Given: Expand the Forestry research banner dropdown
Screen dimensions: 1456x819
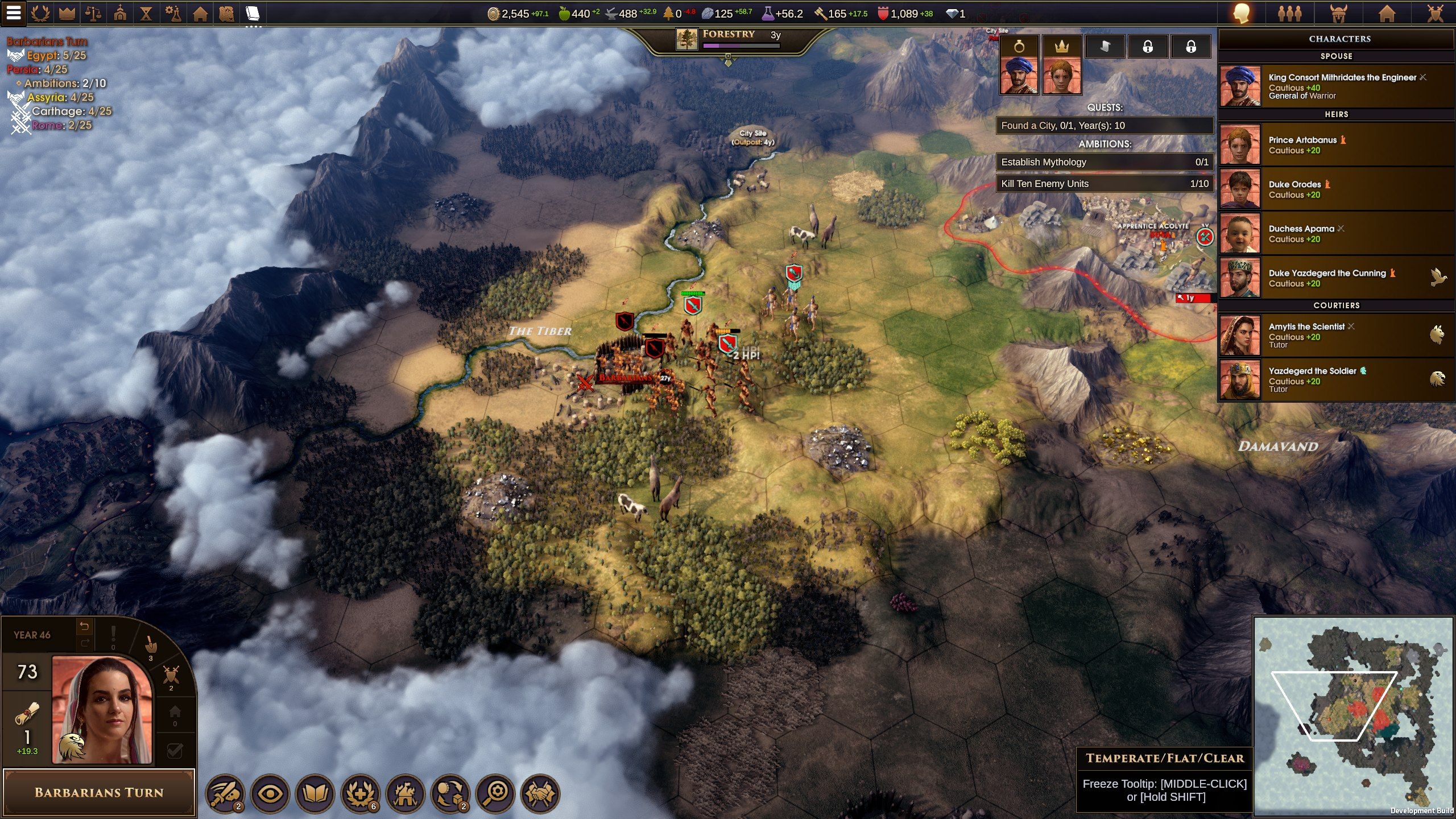Looking at the screenshot, I should [x=728, y=64].
